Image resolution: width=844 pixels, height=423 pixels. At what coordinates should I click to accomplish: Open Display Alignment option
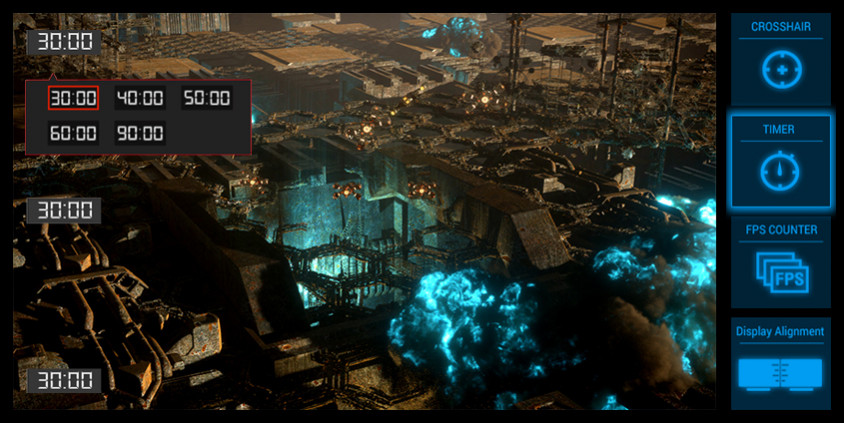(x=781, y=364)
